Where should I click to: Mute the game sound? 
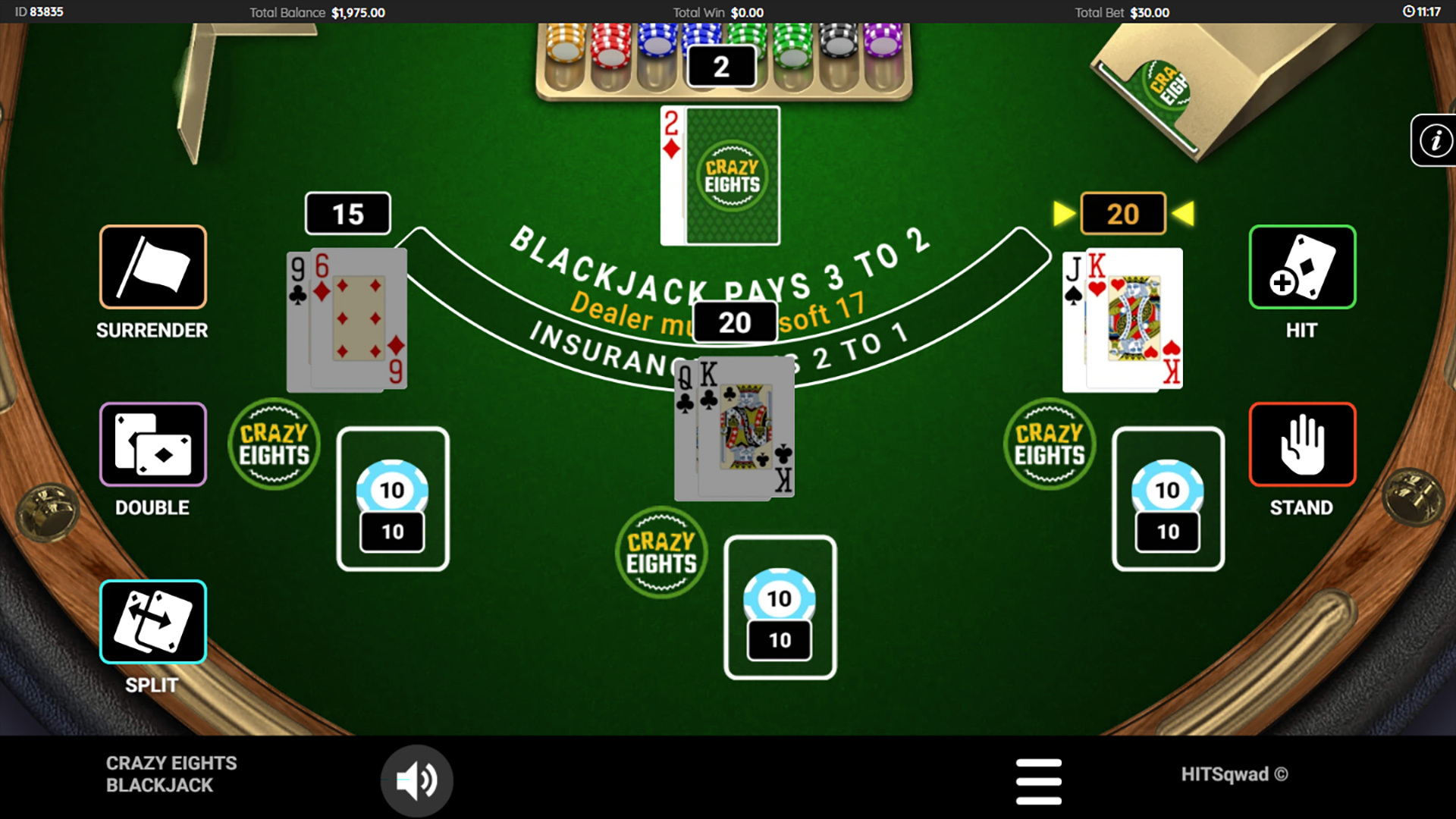pos(416,779)
